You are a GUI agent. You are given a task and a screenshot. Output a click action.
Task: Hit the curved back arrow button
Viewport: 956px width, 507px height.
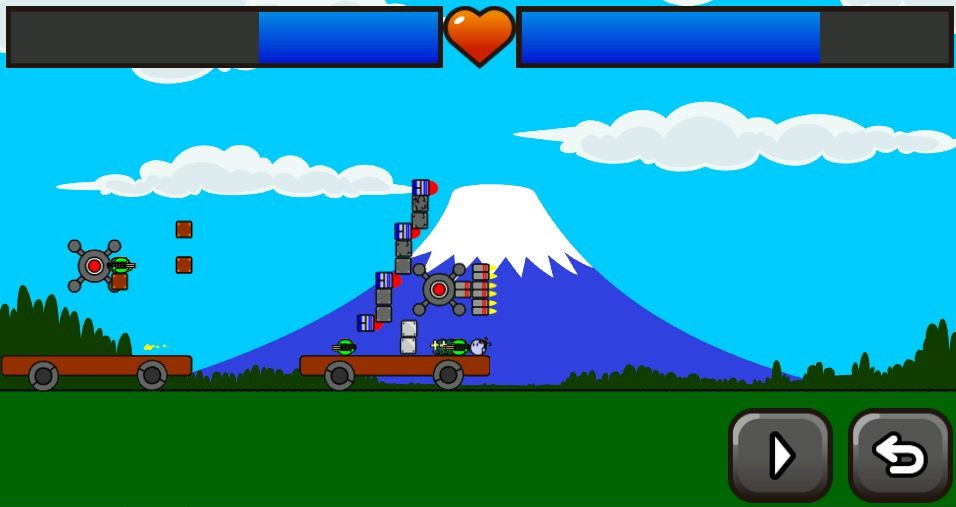click(899, 455)
